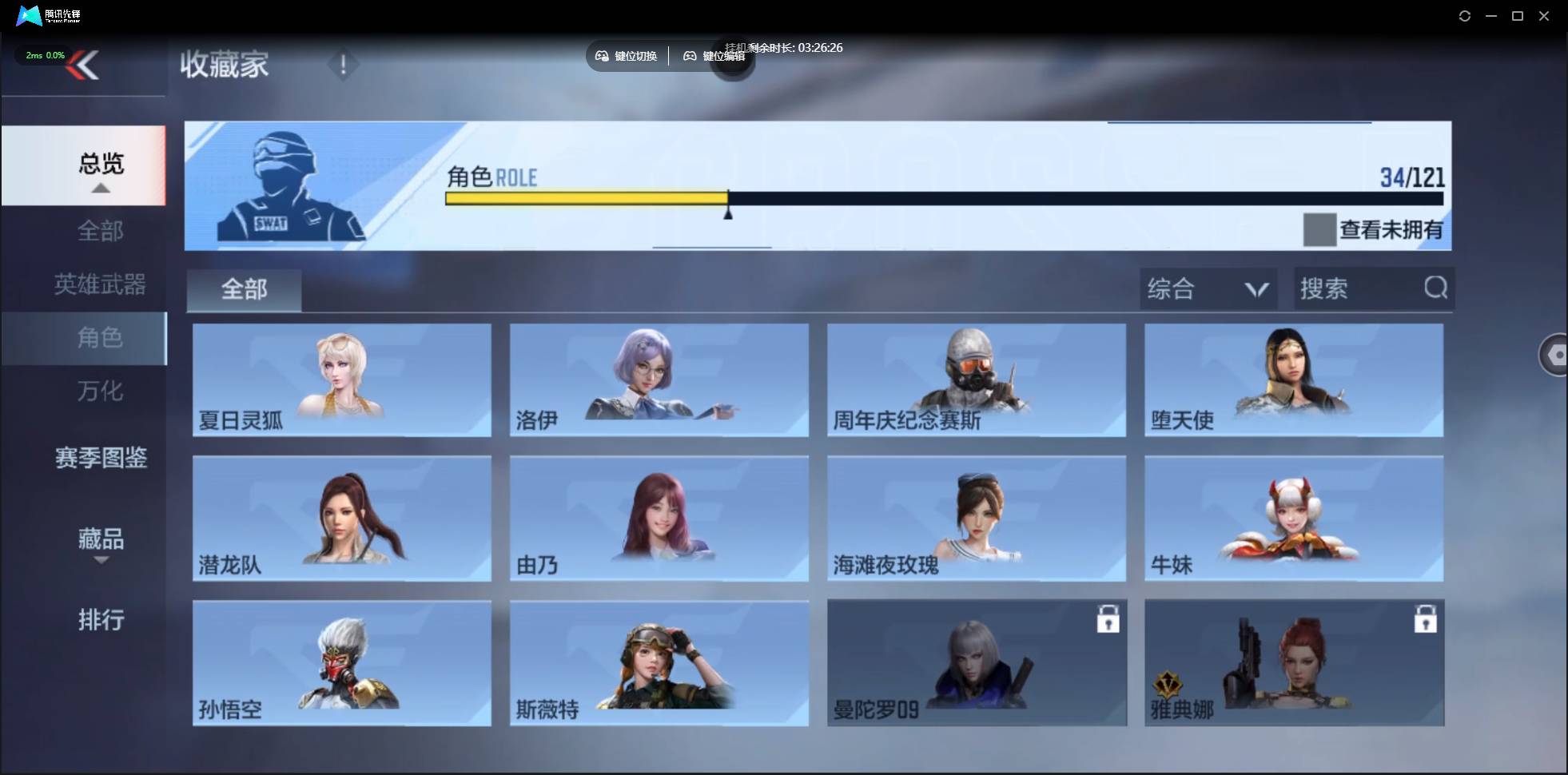
Task: Open the 综合 sort dropdown
Action: tap(1208, 288)
